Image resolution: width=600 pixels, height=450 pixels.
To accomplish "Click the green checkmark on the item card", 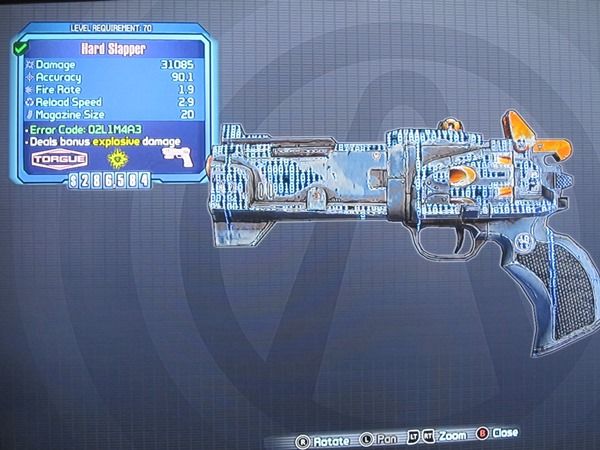I will tap(21, 46).
